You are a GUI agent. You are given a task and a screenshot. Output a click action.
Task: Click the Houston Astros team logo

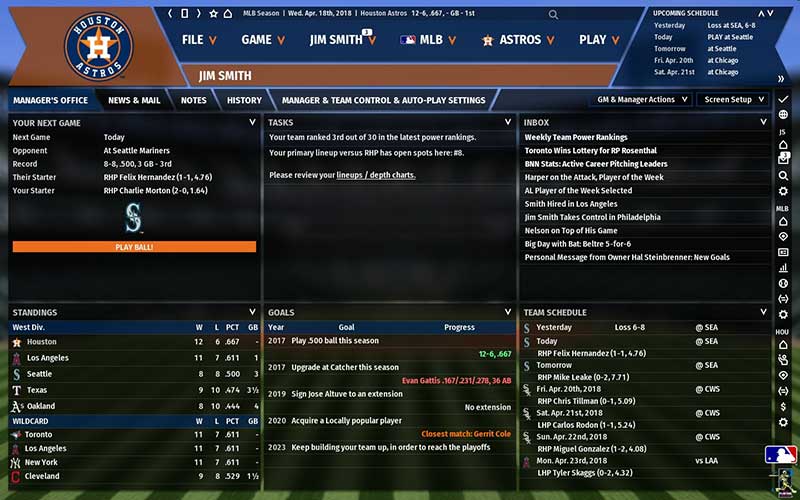tap(98, 47)
